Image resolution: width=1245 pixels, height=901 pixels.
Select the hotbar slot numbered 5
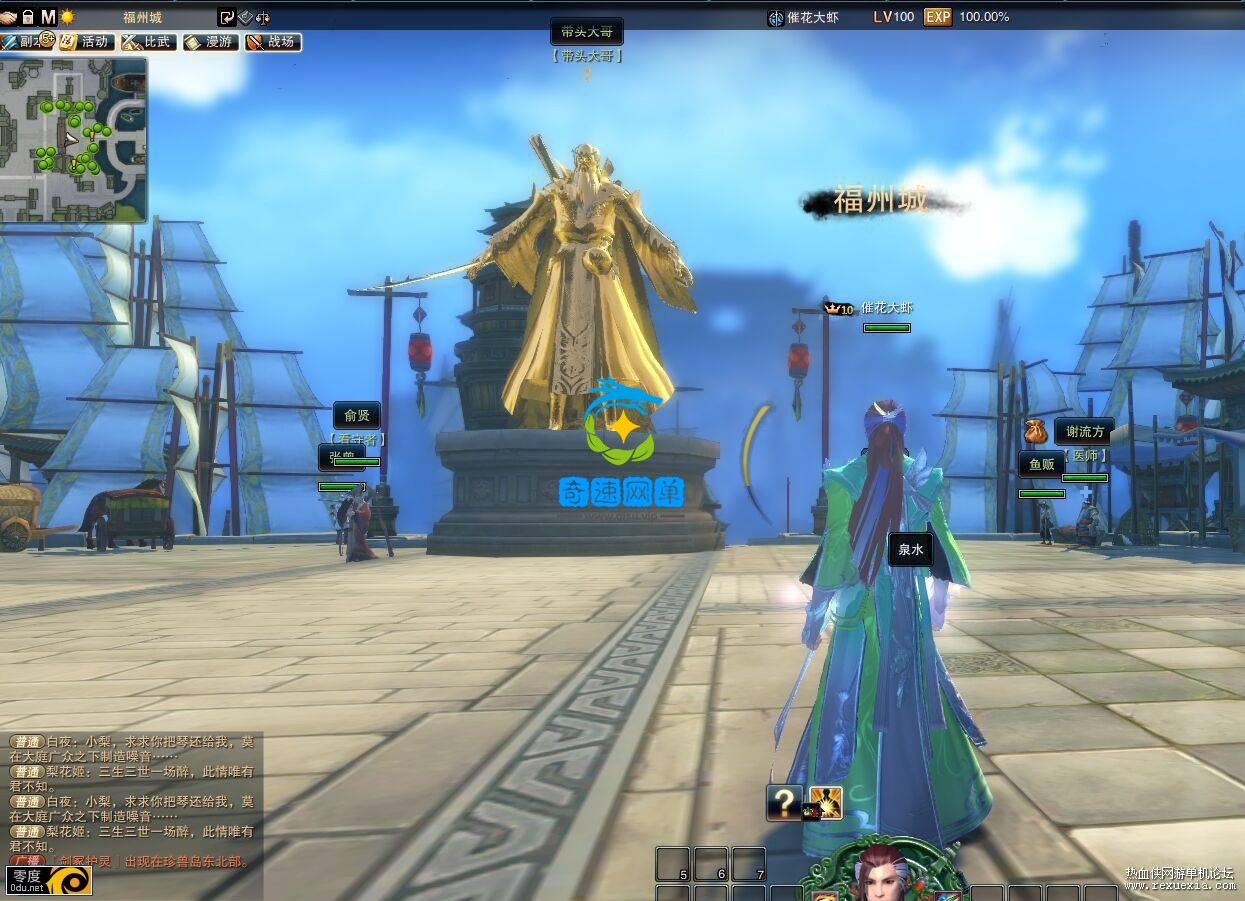click(672, 864)
